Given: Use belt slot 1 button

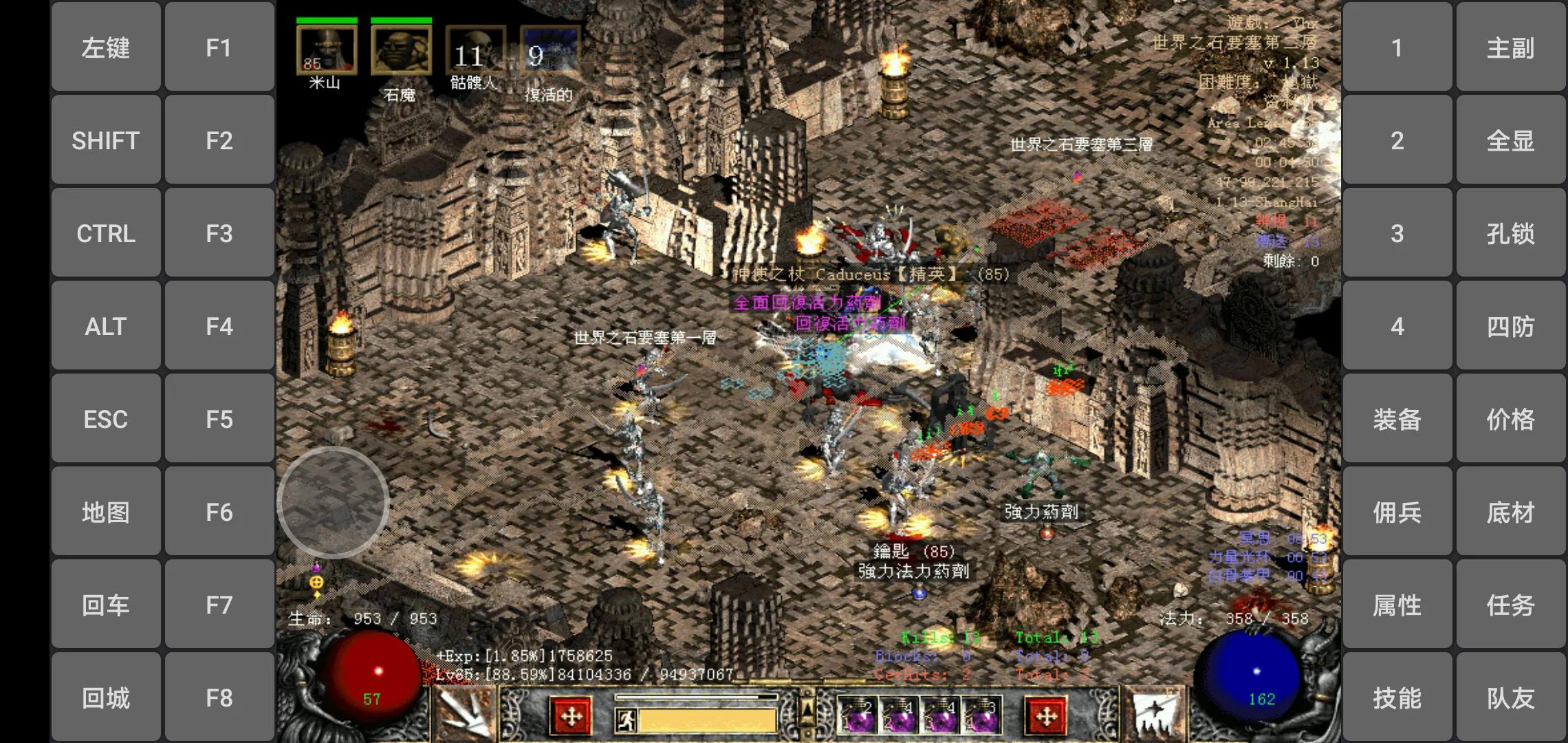Looking at the screenshot, I should tap(1397, 47).
